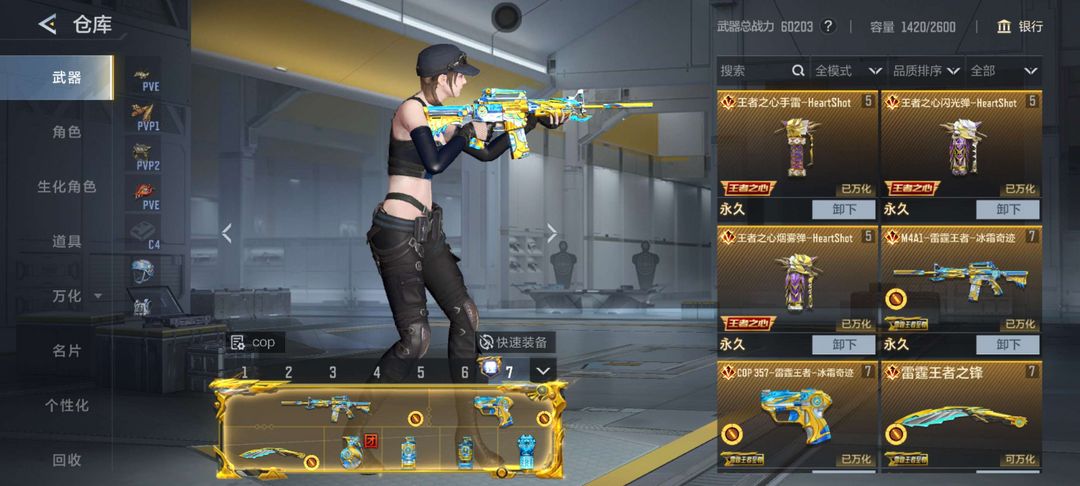Open the 品质排序 sort dropdown
The height and width of the screenshot is (486, 1080).
click(925, 71)
